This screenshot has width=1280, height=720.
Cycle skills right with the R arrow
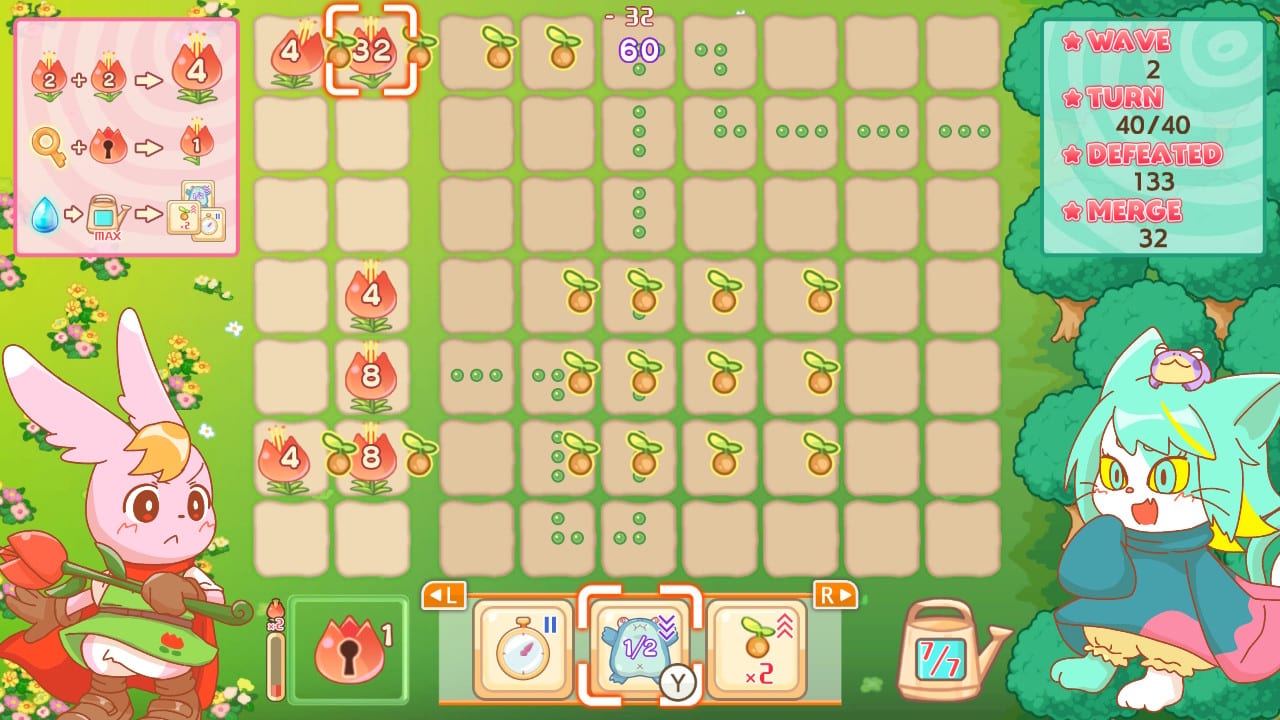(x=838, y=596)
